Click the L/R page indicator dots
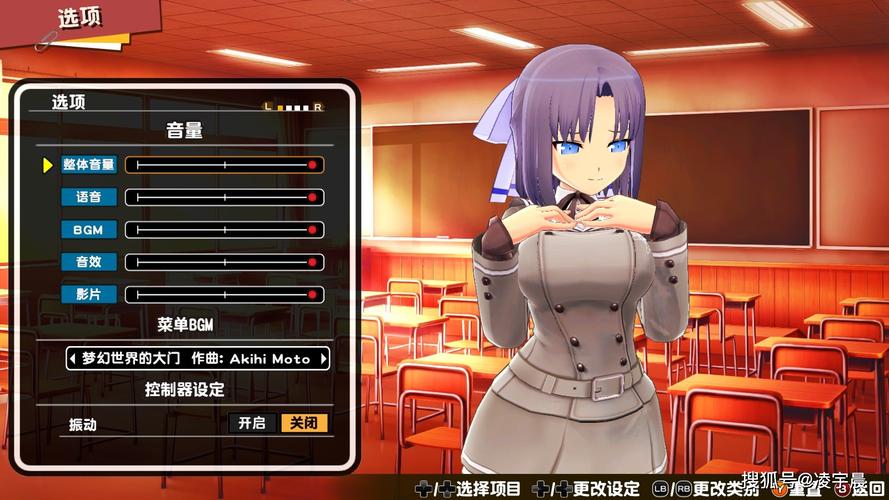 pyautogui.click(x=293, y=106)
